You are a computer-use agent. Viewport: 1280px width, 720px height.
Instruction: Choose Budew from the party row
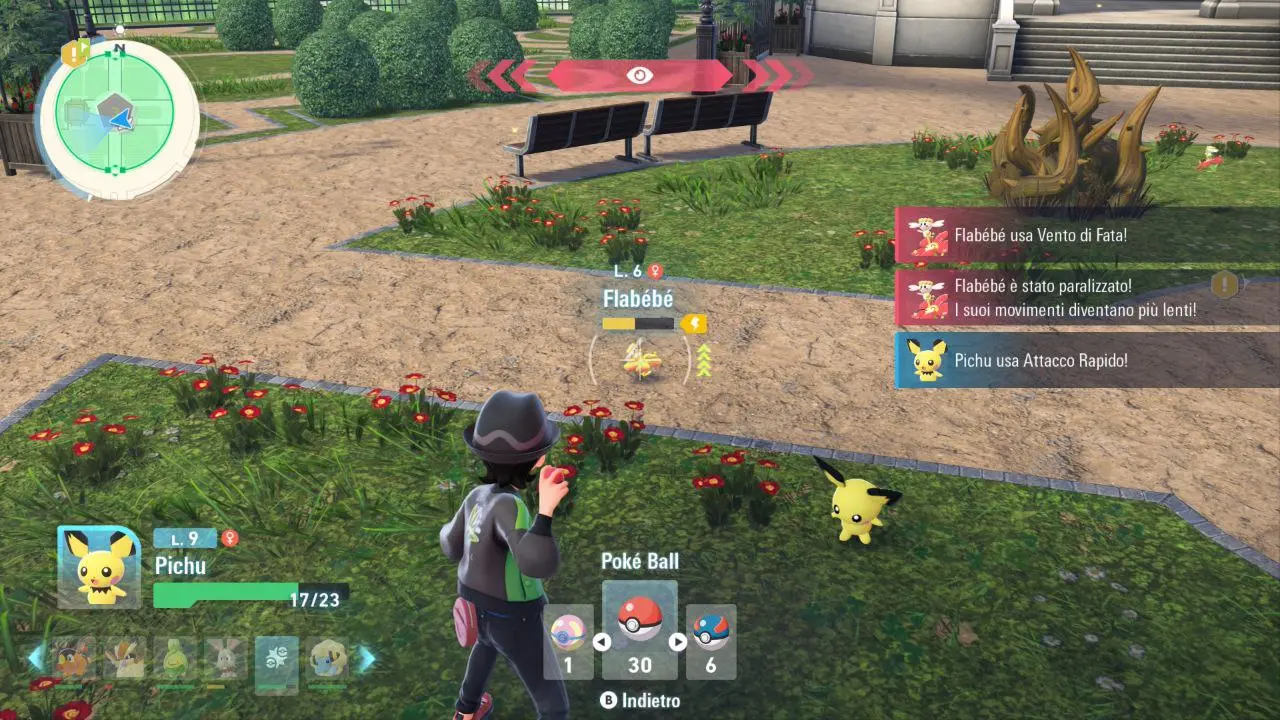click(x=176, y=660)
